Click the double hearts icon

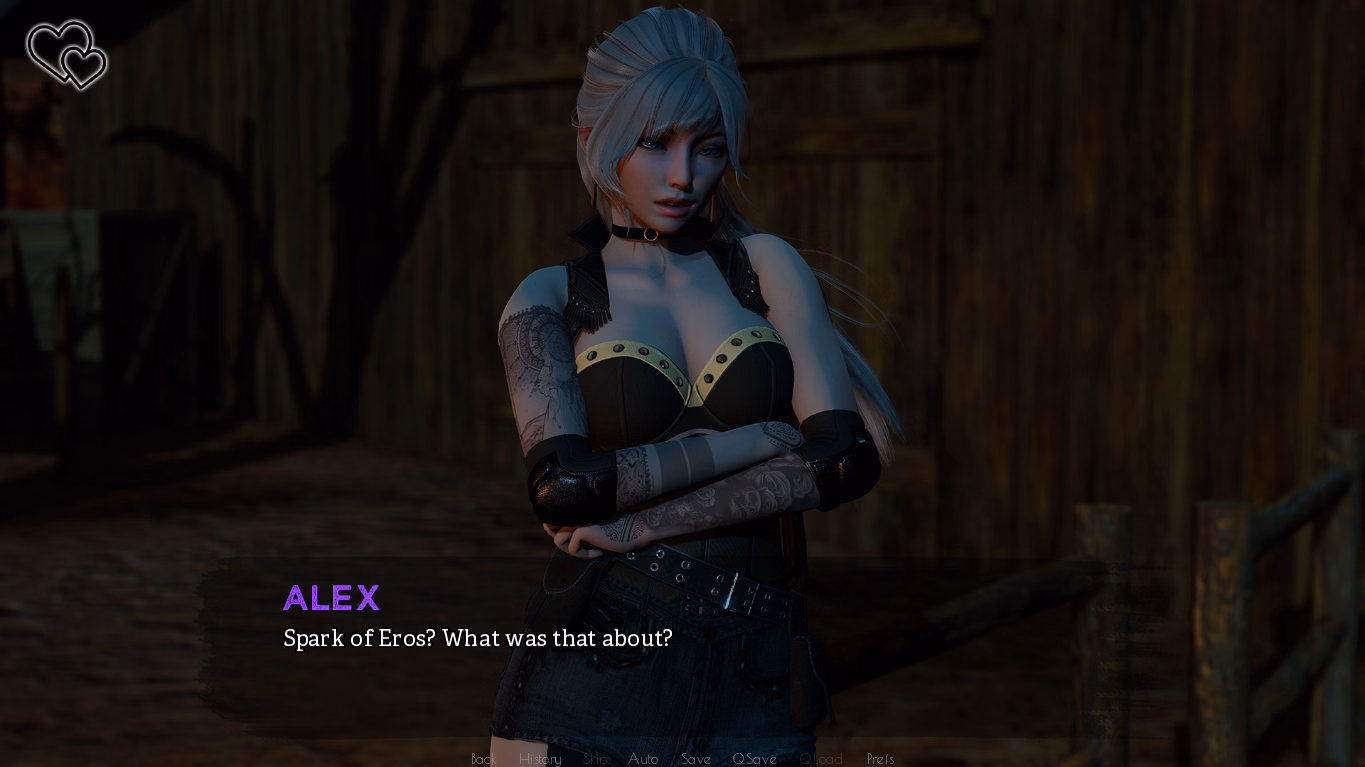click(x=67, y=54)
